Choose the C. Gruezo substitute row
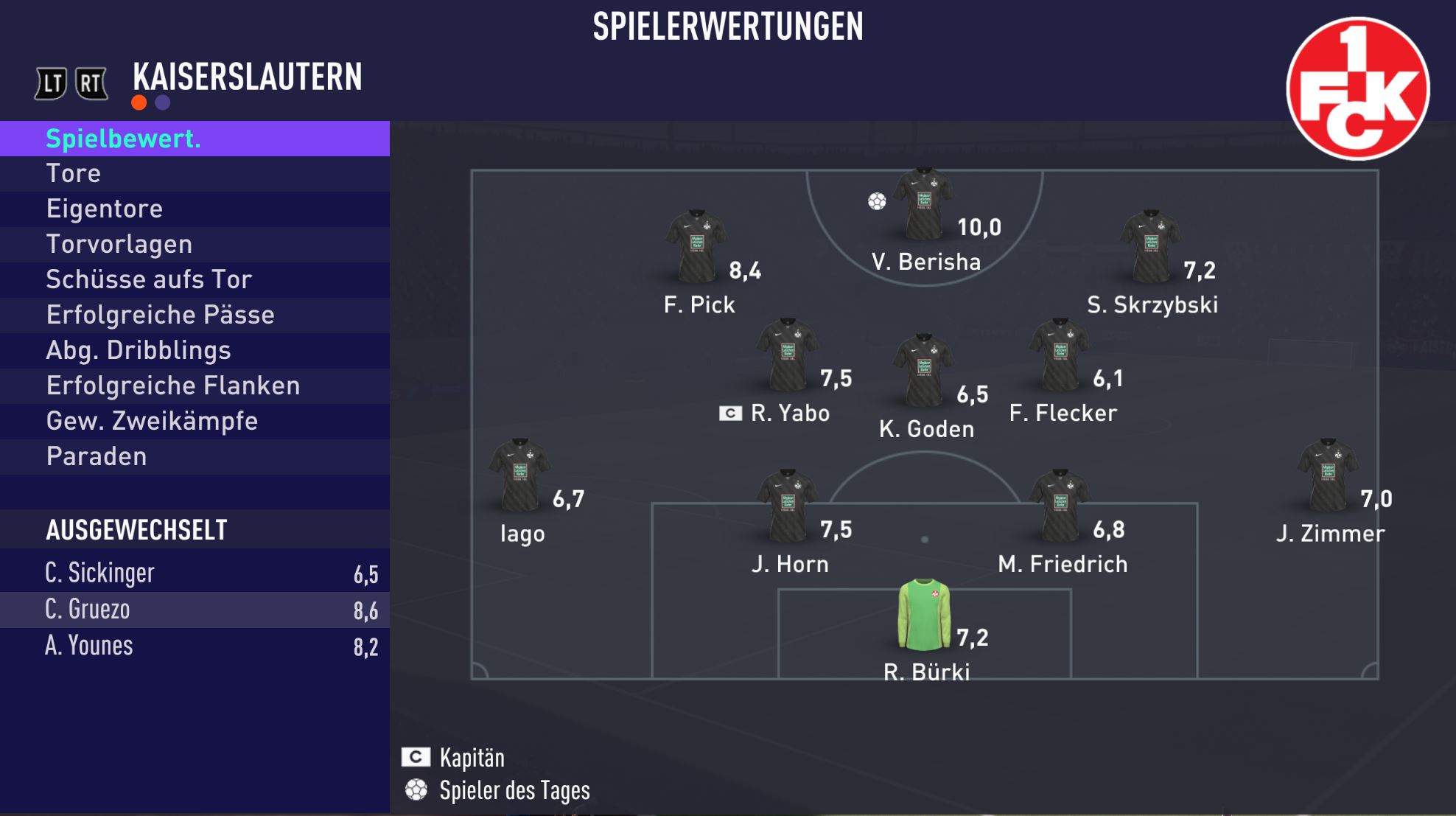1456x816 pixels. 195,610
